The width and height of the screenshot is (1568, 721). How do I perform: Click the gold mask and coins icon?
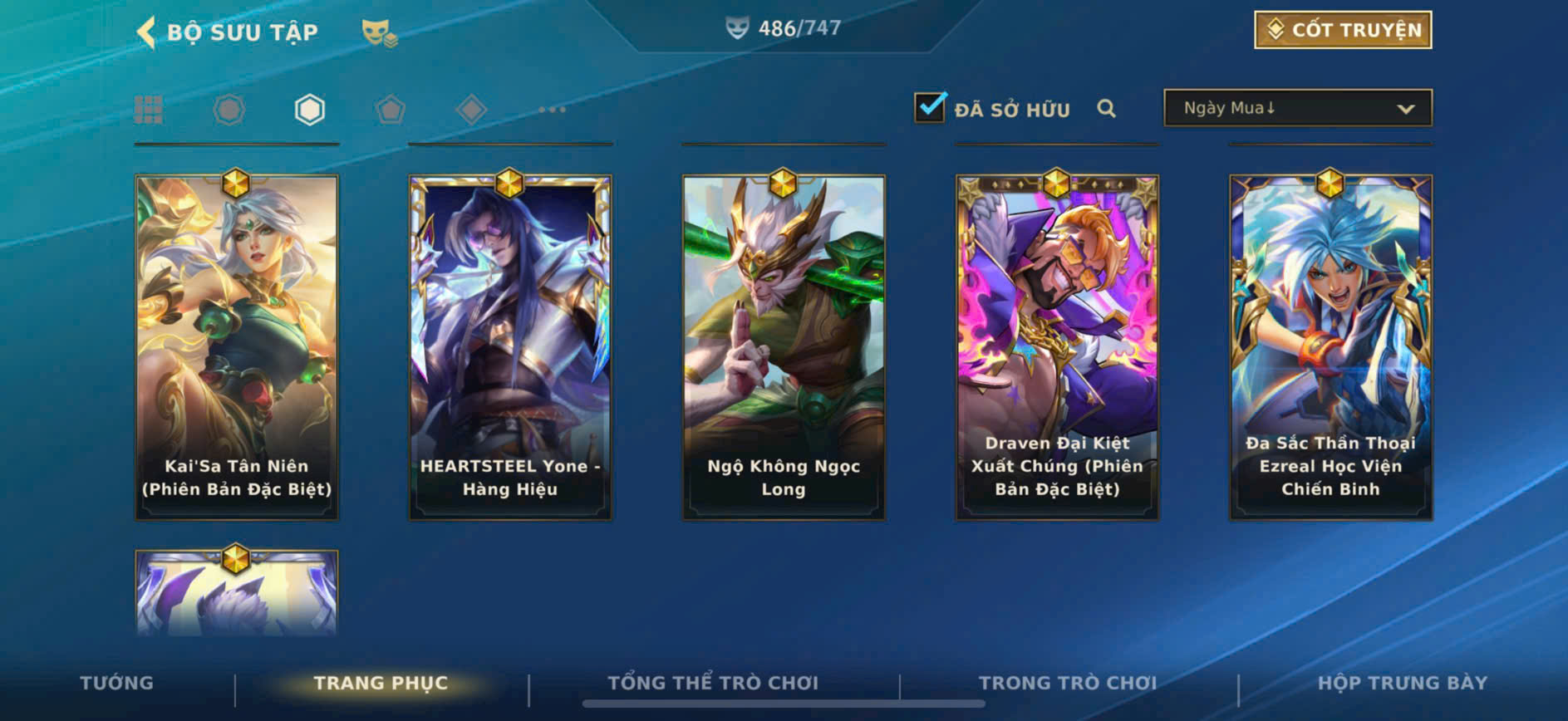(x=379, y=32)
